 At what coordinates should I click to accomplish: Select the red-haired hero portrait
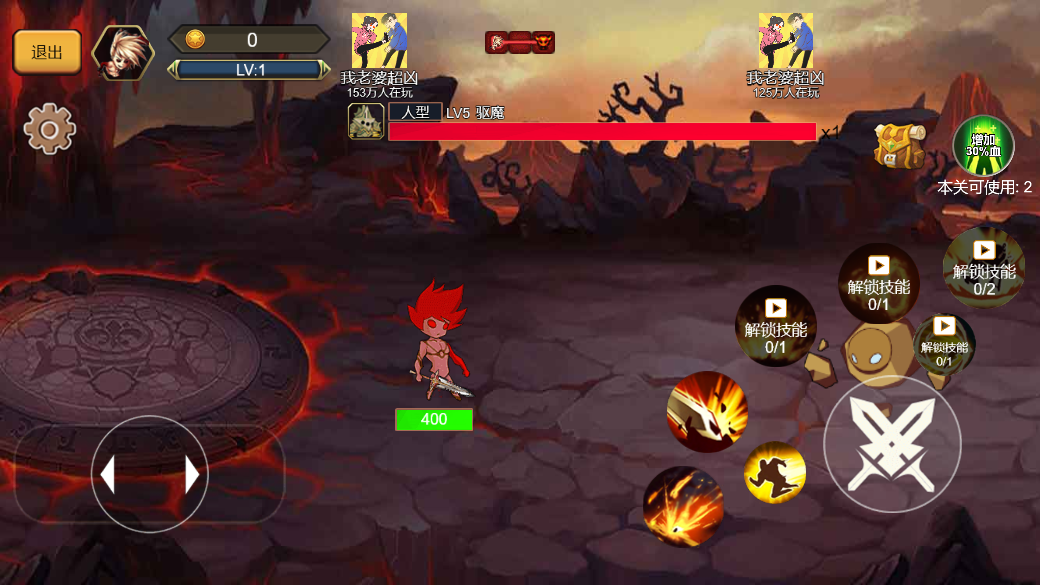(124, 52)
